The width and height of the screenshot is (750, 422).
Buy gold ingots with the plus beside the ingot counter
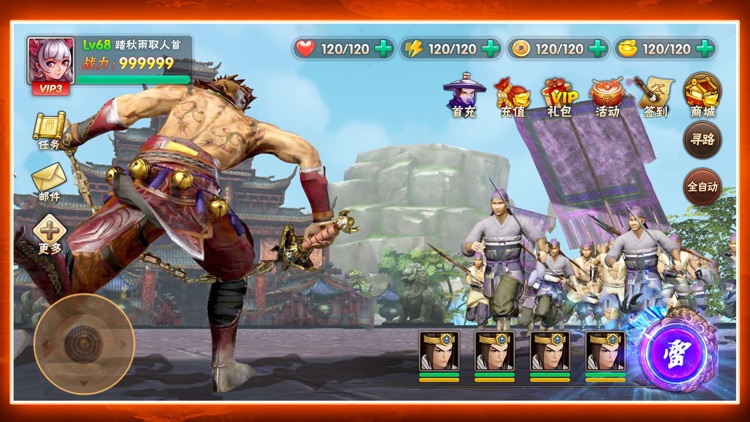click(x=706, y=48)
